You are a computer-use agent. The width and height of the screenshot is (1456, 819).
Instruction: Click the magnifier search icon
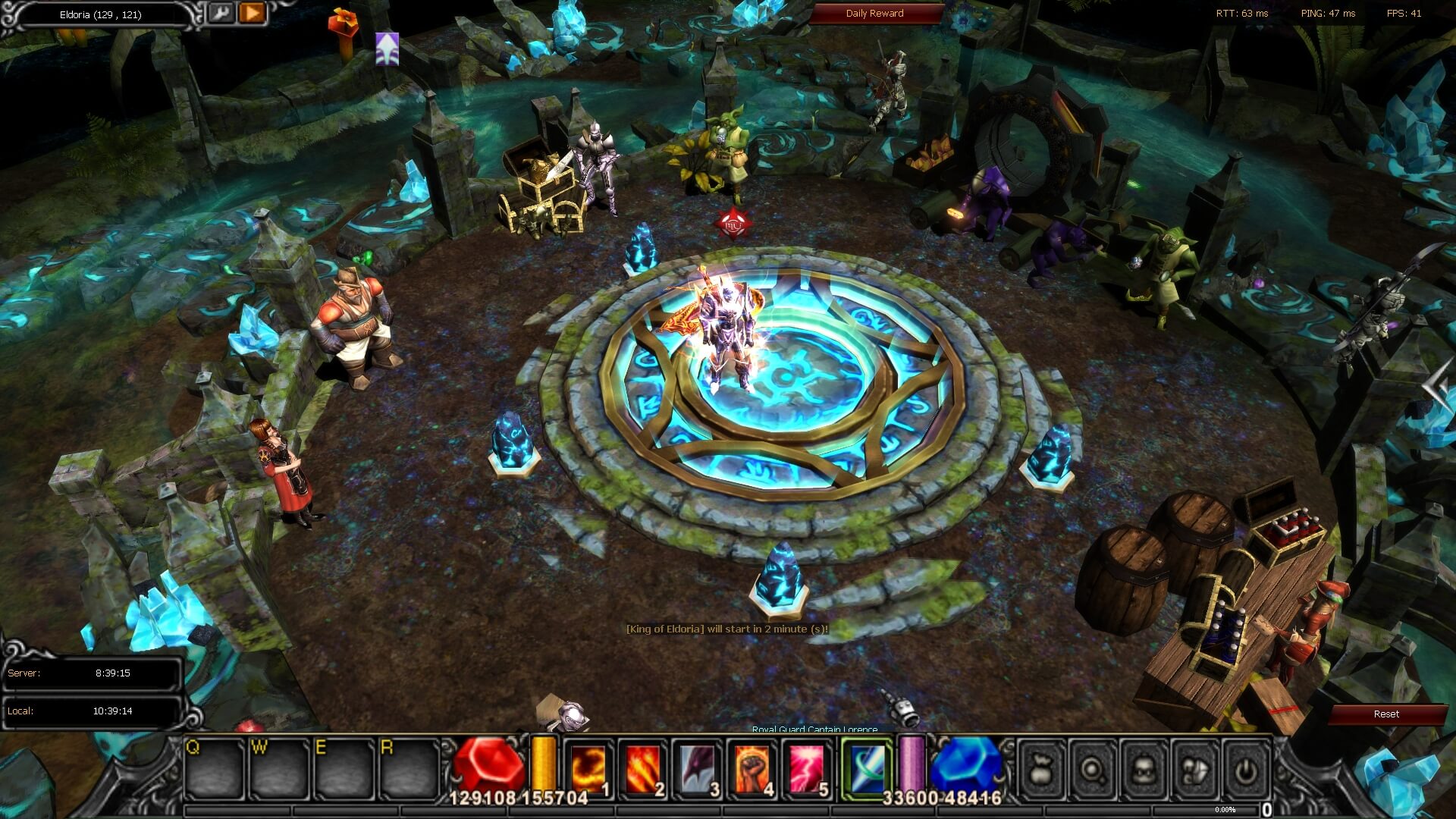click(1092, 770)
